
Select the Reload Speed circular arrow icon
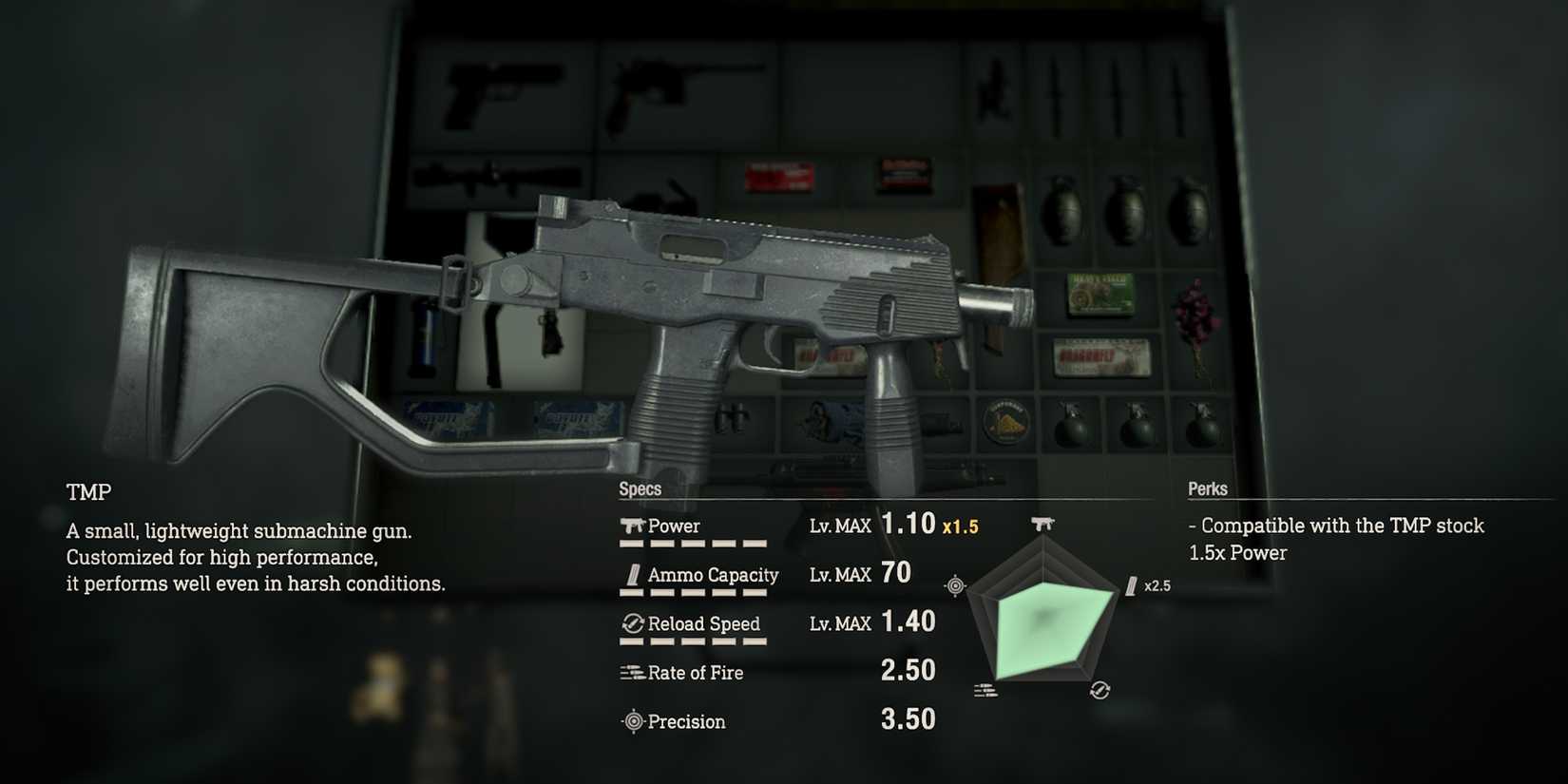[632, 623]
